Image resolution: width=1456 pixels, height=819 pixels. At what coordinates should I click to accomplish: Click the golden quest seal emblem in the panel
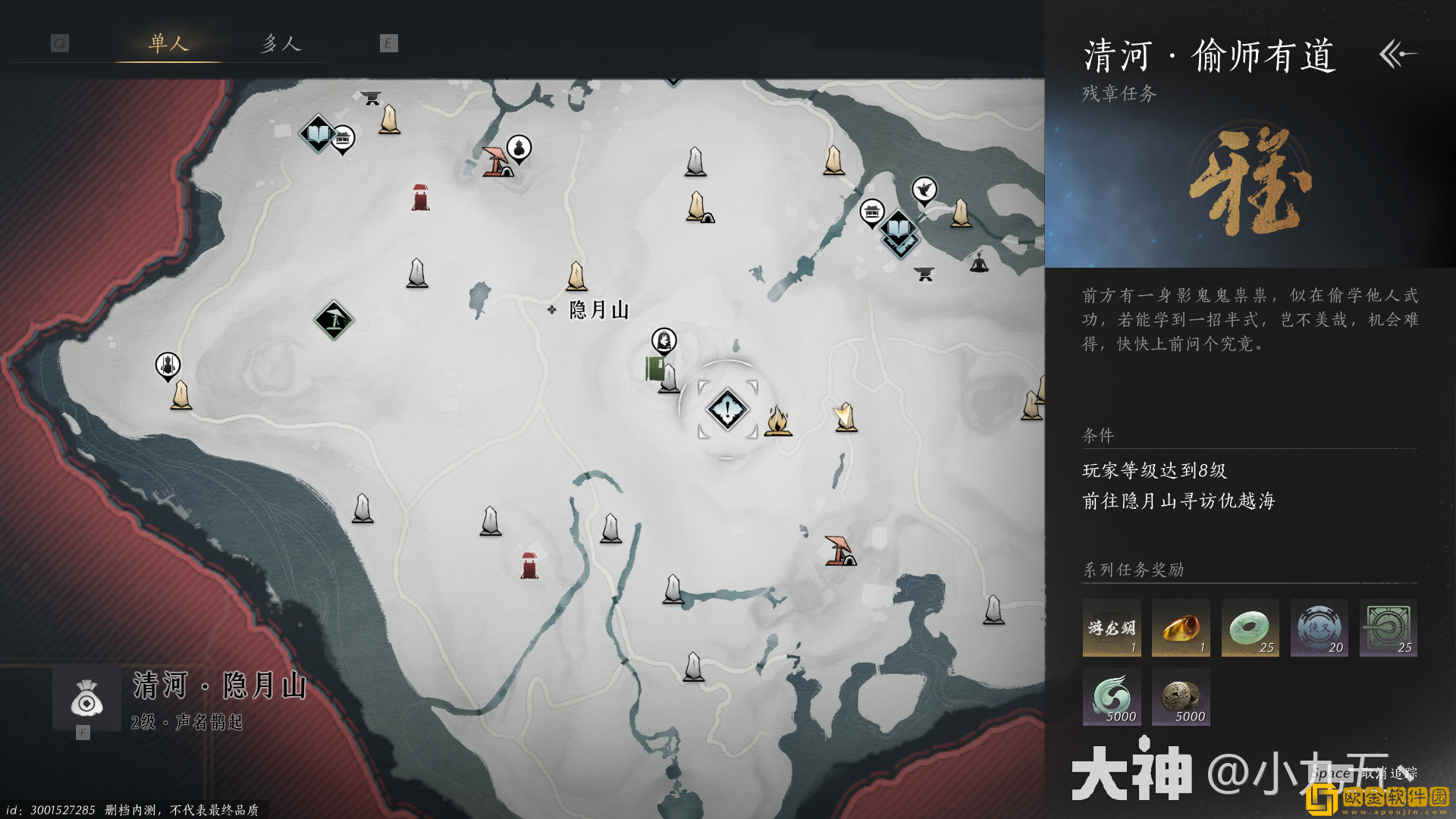[1251, 182]
